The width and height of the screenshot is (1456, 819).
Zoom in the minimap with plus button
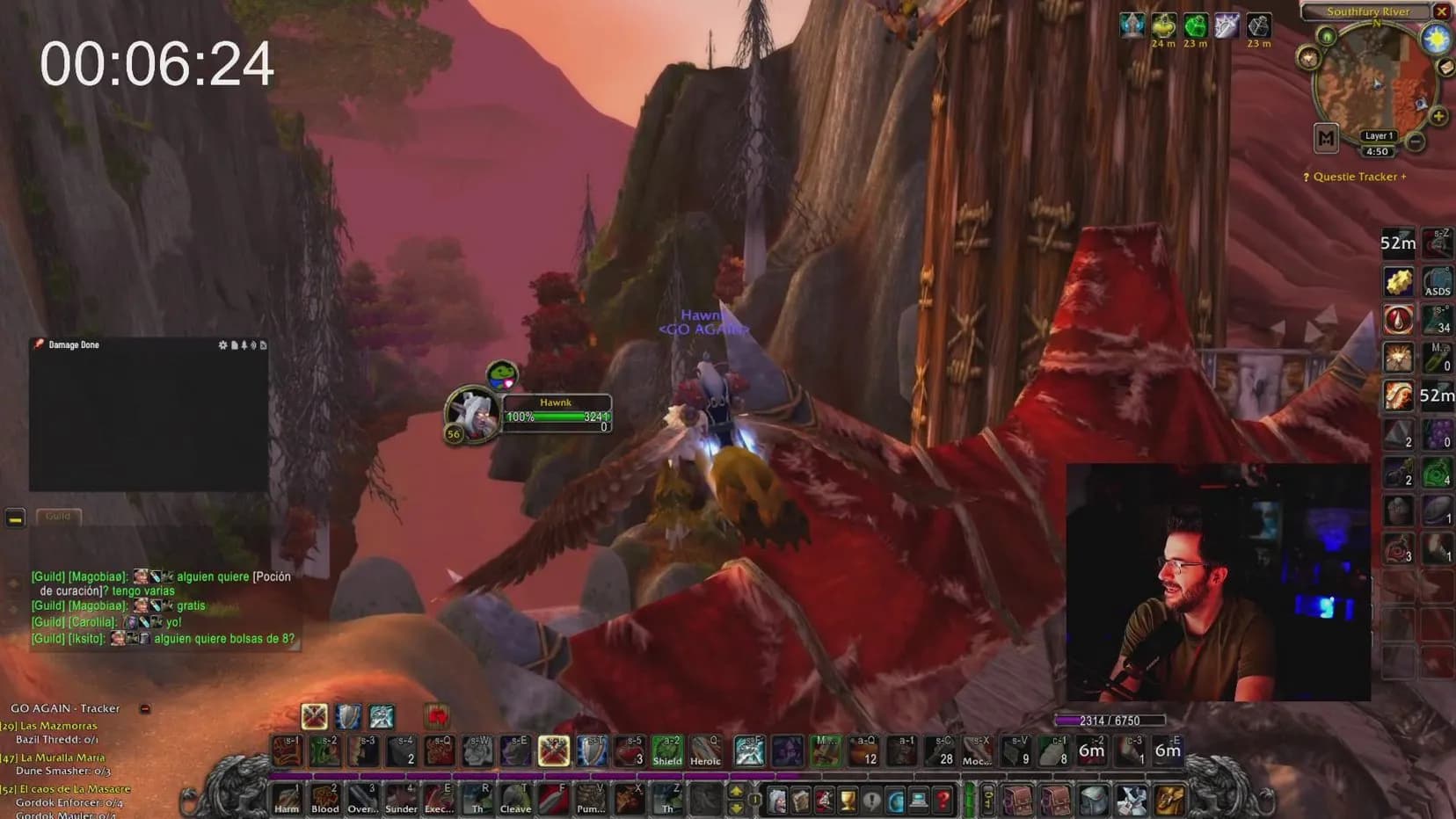(1438, 116)
